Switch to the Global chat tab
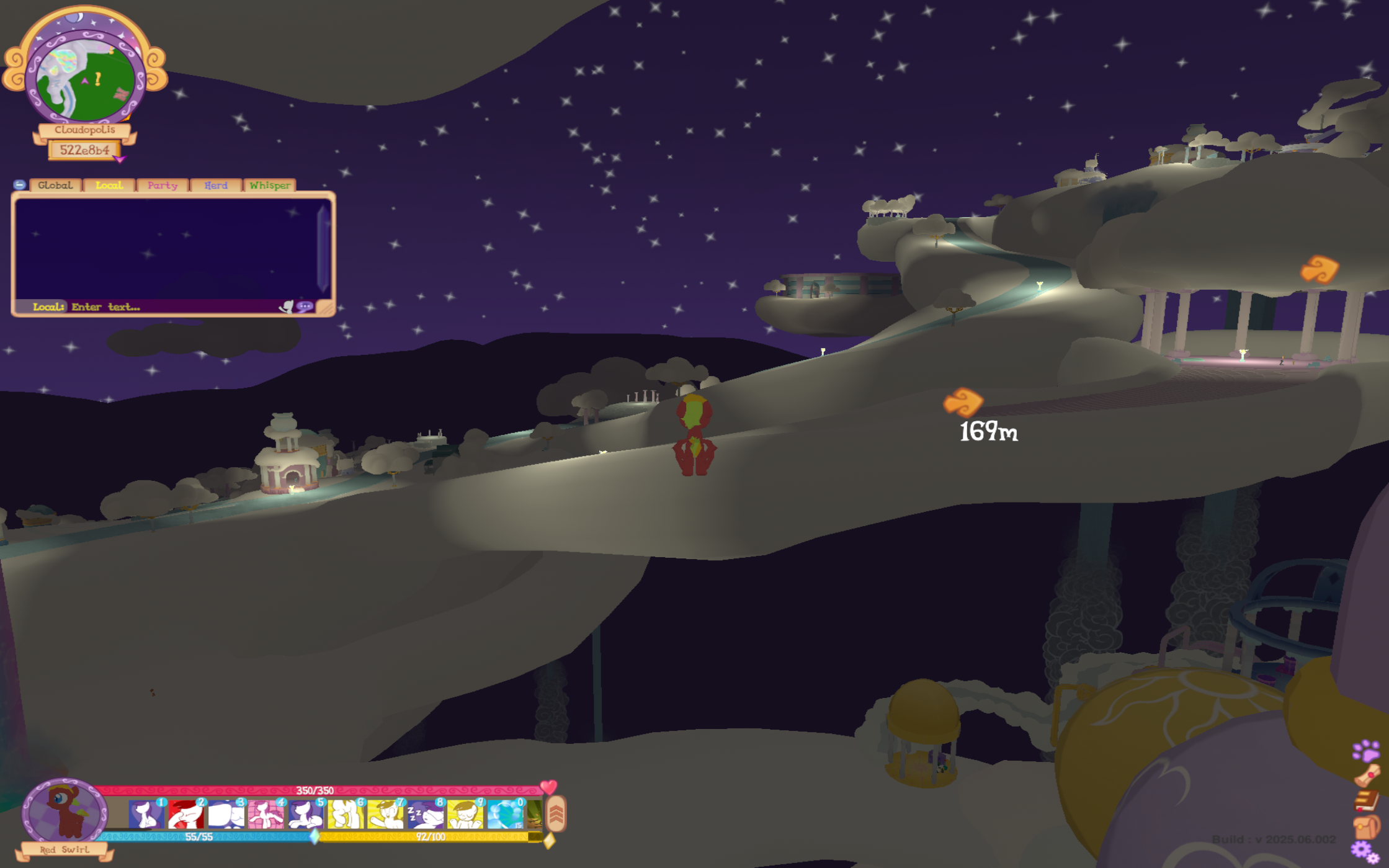The height and width of the screenshot is (868, 1389). (x=55, y=185)
